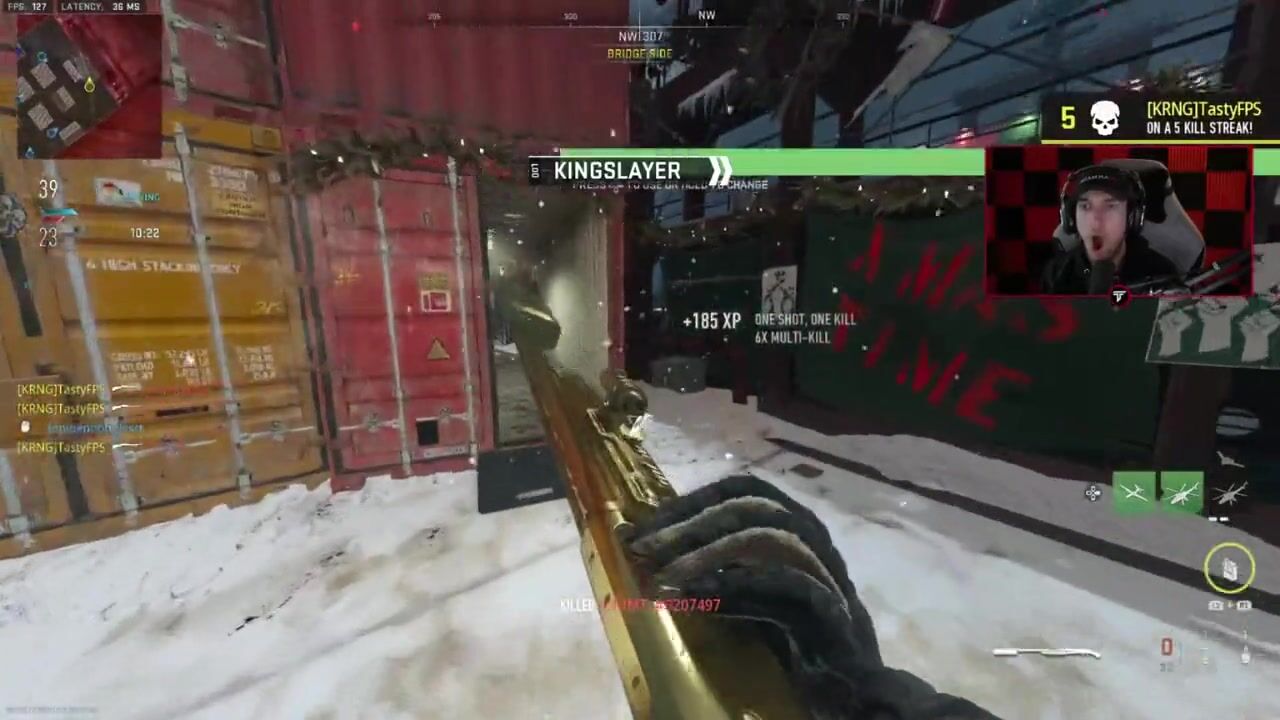The image size is (1280, 720).
Task: Use the field upgrade in yellow circle
Action: pyautogui.click(x=1229, y=568)
